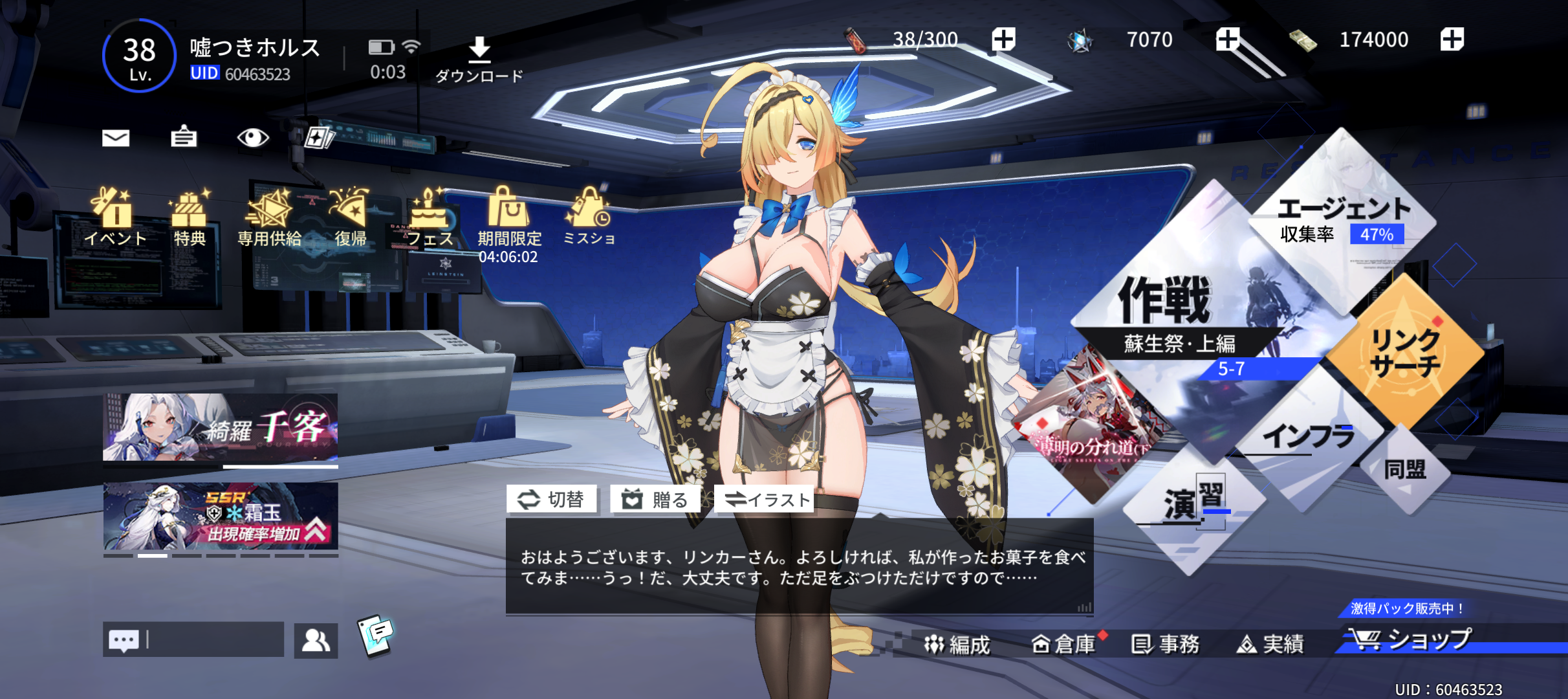This screenshot has height=699, width=1568.
Task: Open the clipboard notice icon
Action: pyautogui.click(x=184, y=137)
